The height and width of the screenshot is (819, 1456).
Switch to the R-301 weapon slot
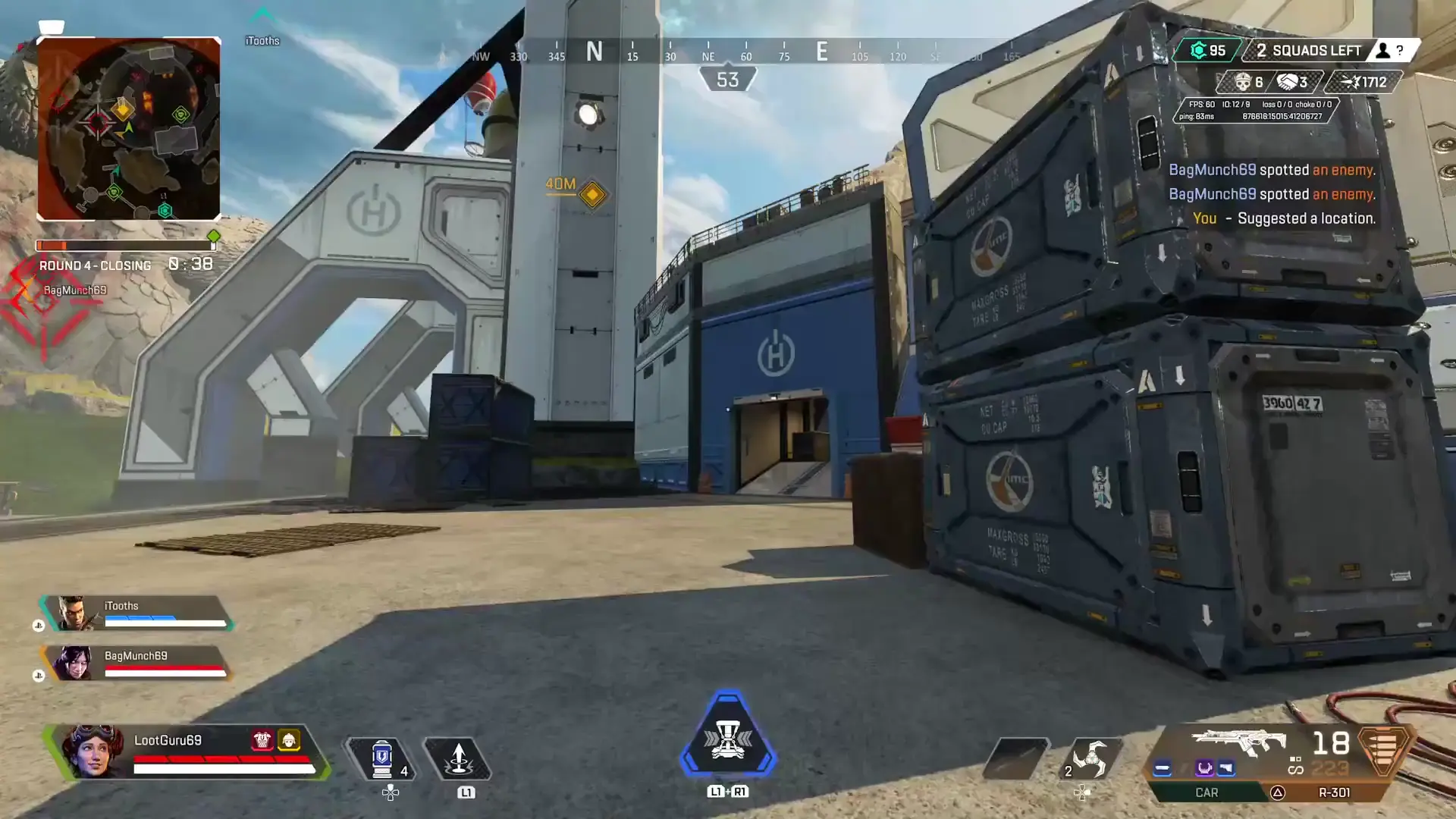click(1334, 792)
